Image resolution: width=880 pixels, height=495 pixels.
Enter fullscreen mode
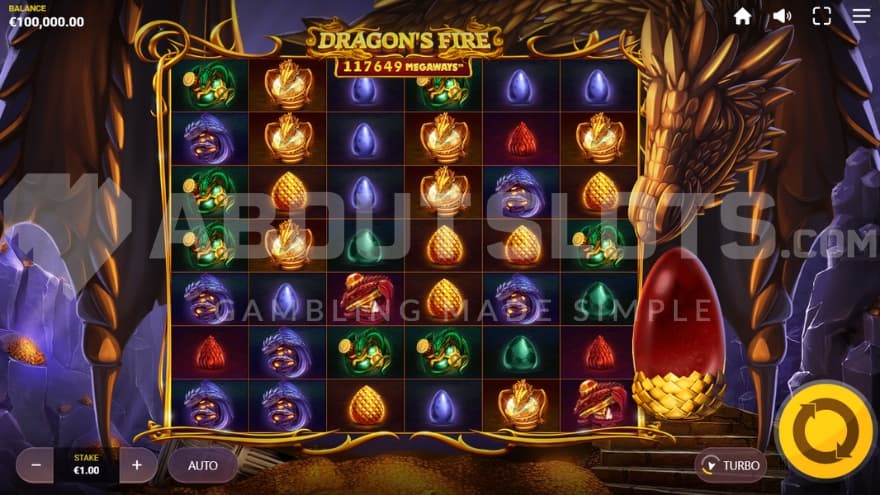[822, 16]
